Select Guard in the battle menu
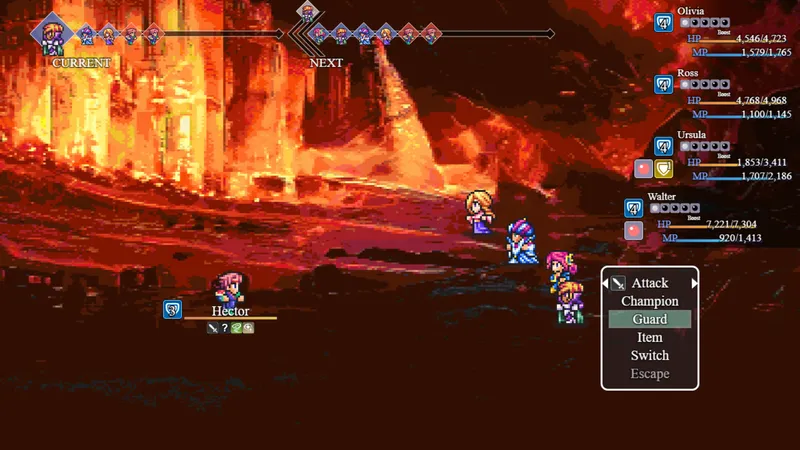The image size is (800, 450). tap(649, 319)
